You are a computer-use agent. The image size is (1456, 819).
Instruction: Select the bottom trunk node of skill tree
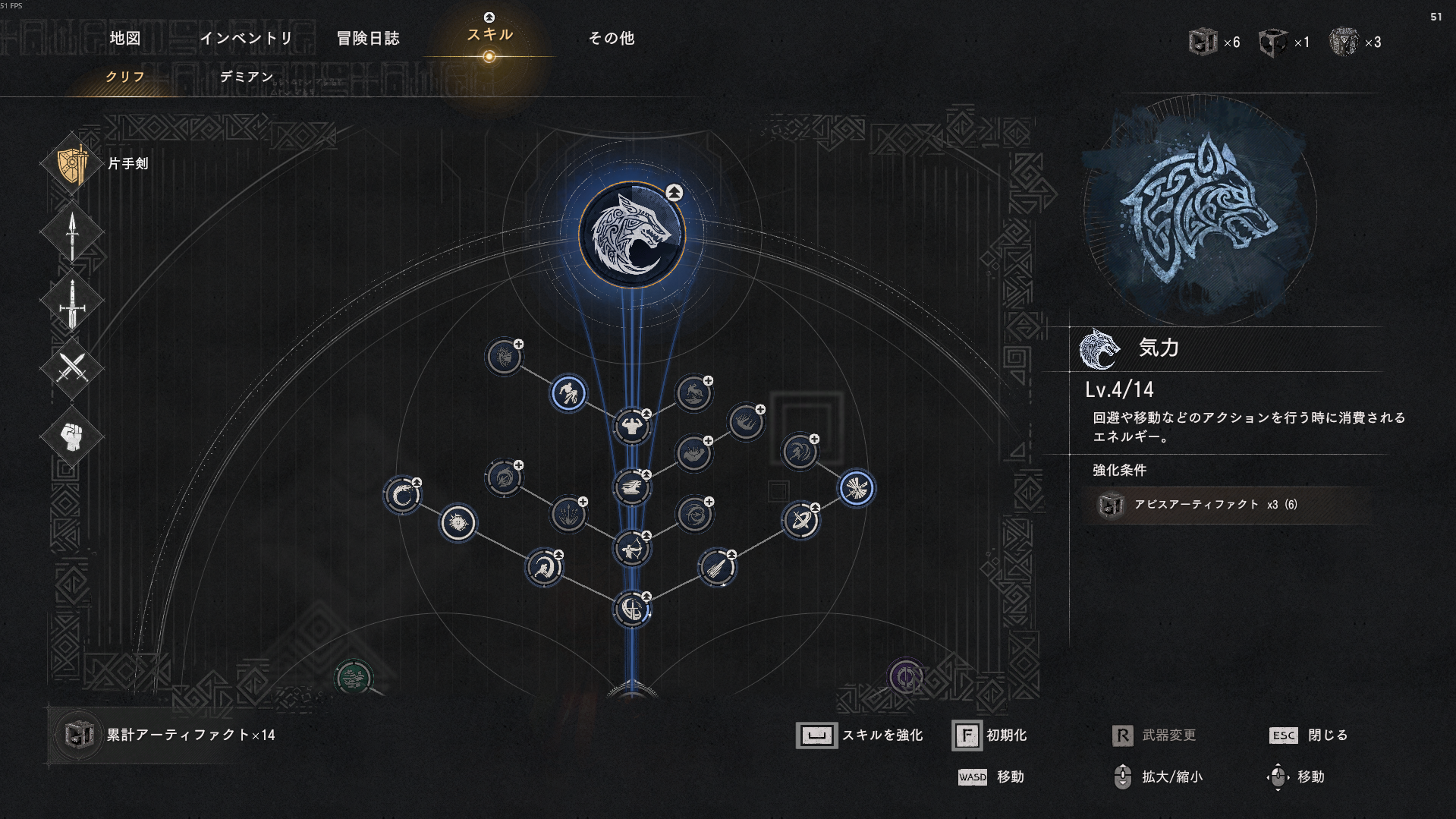tap(632, 609)
